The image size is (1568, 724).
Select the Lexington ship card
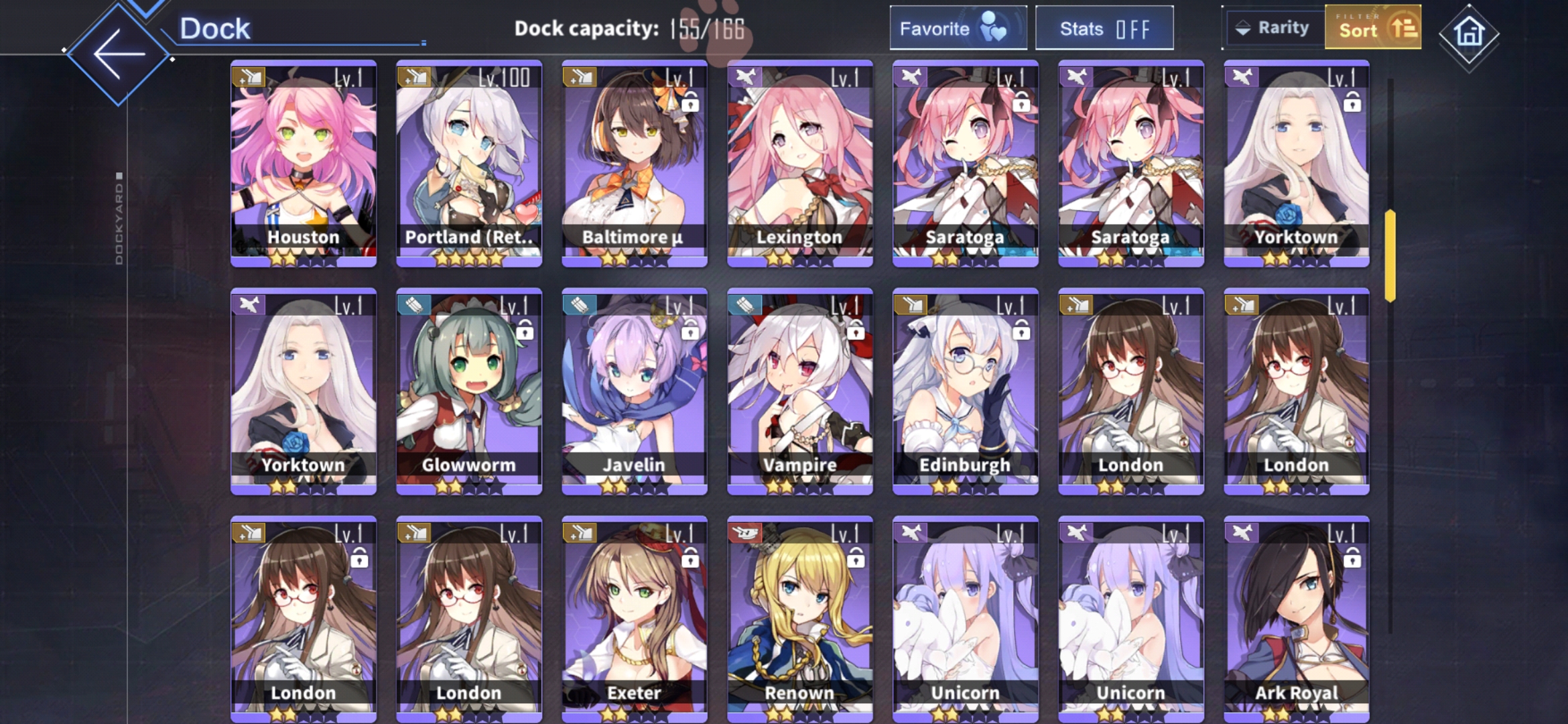click(800, 164)
